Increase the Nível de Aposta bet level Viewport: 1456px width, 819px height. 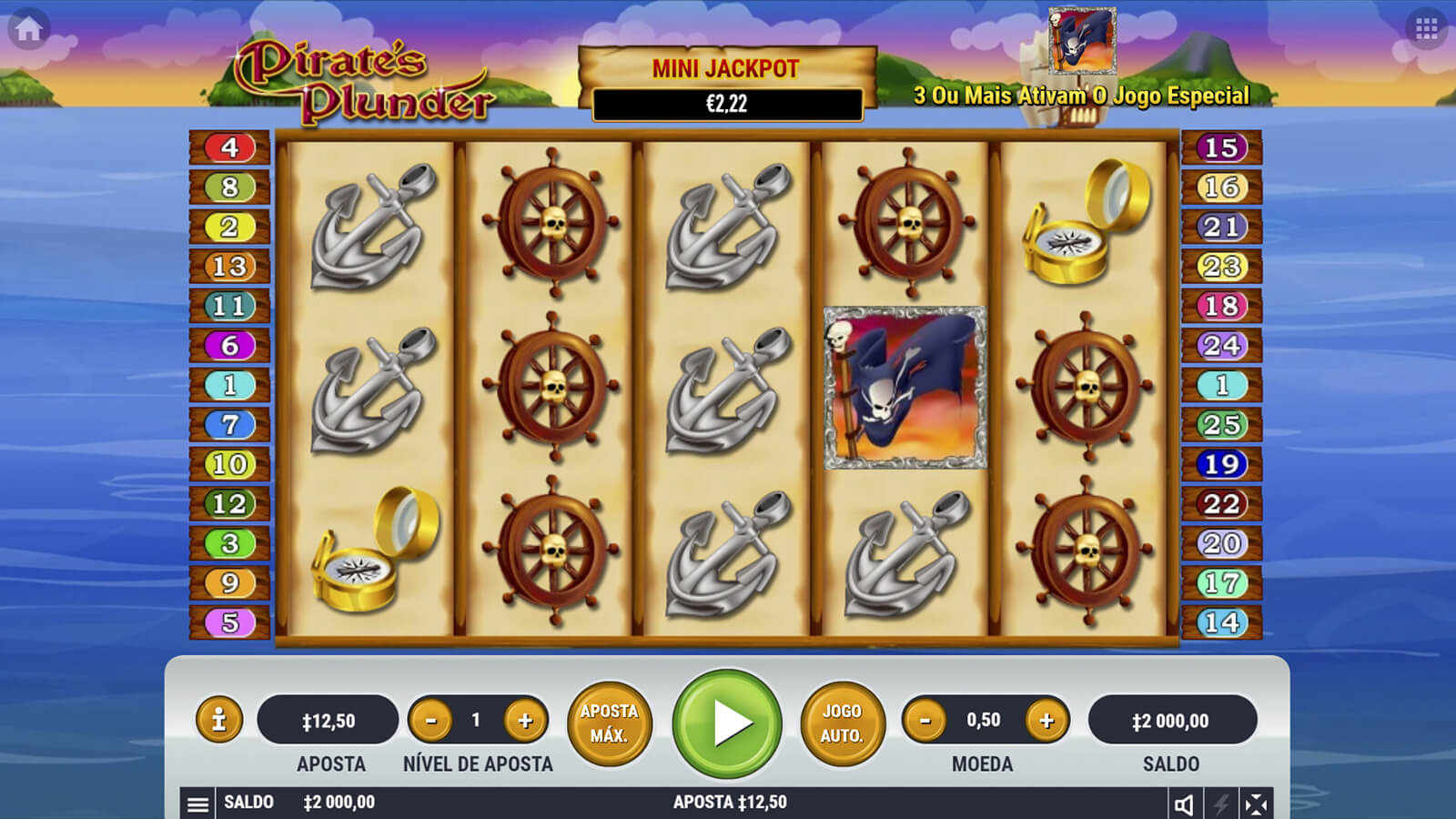(525, 721)
